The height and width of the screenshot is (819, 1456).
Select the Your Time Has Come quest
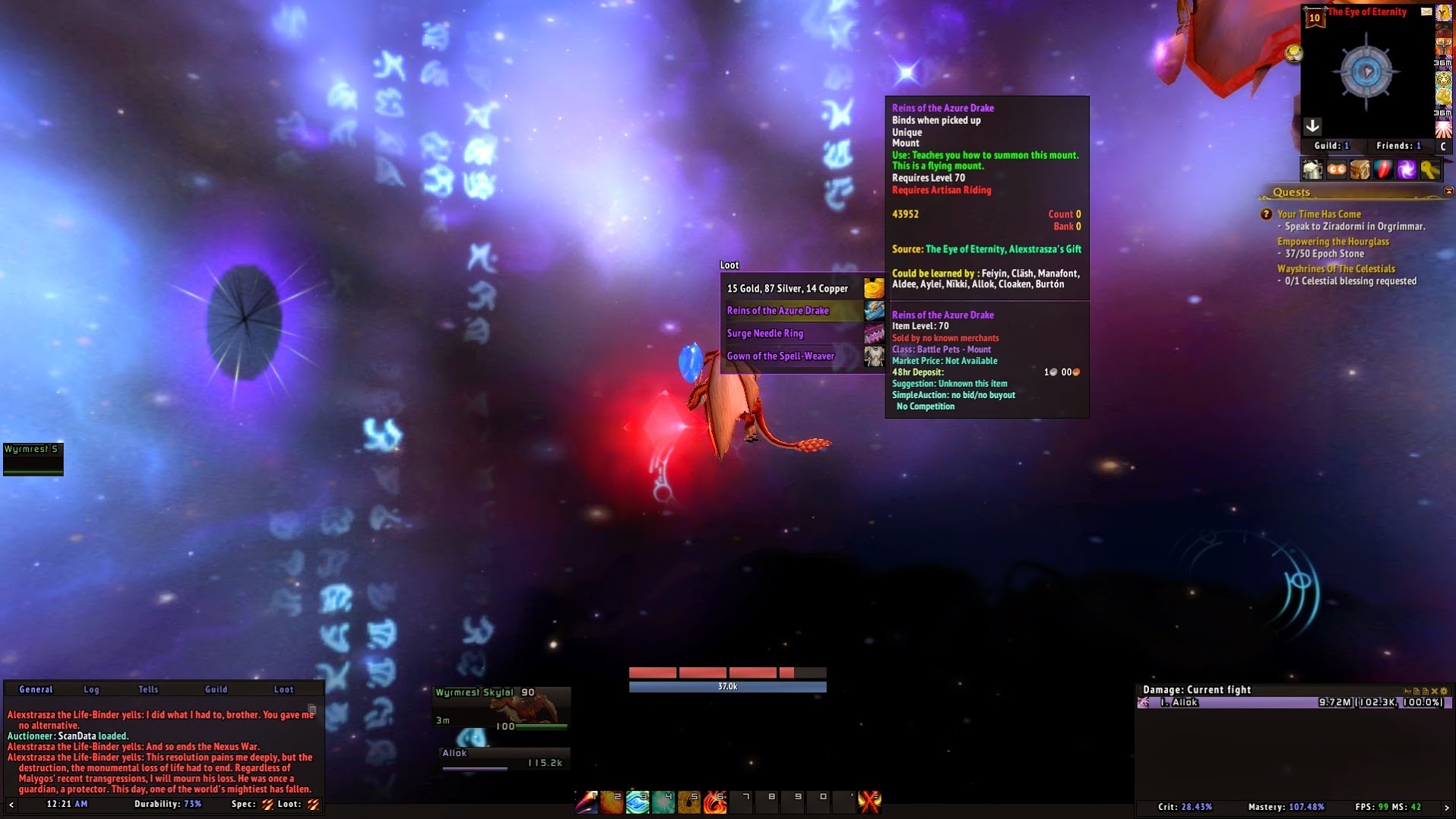(x=1318, y=214)
